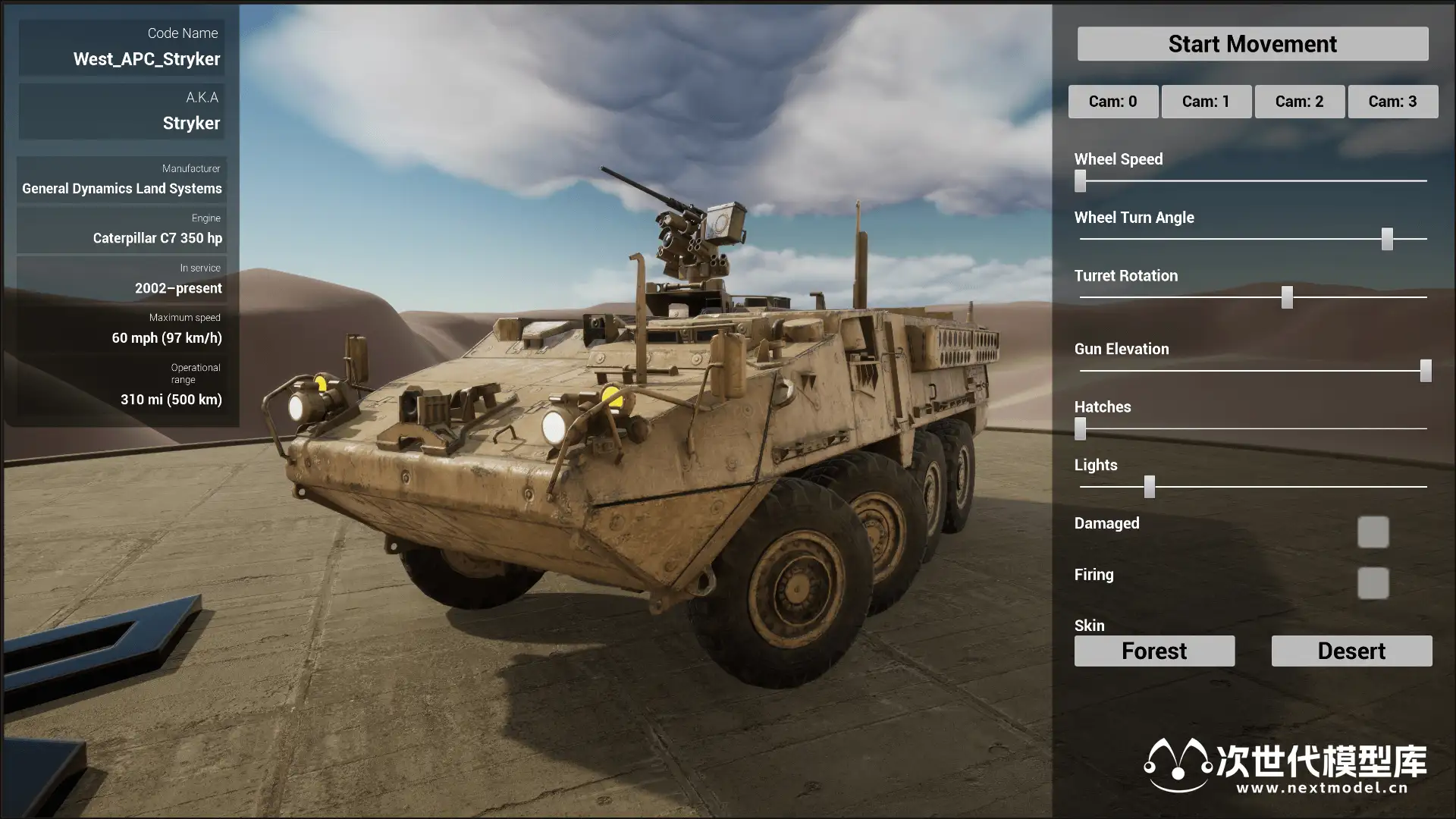Click the Turret Rotation slider handle
The height and width of the screenshot is (819, 1456).
click(1287, 297)
